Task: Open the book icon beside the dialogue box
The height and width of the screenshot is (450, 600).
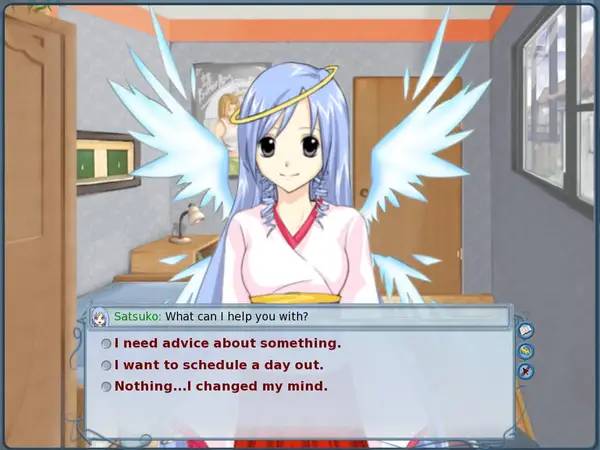Action: pos(526,331)
